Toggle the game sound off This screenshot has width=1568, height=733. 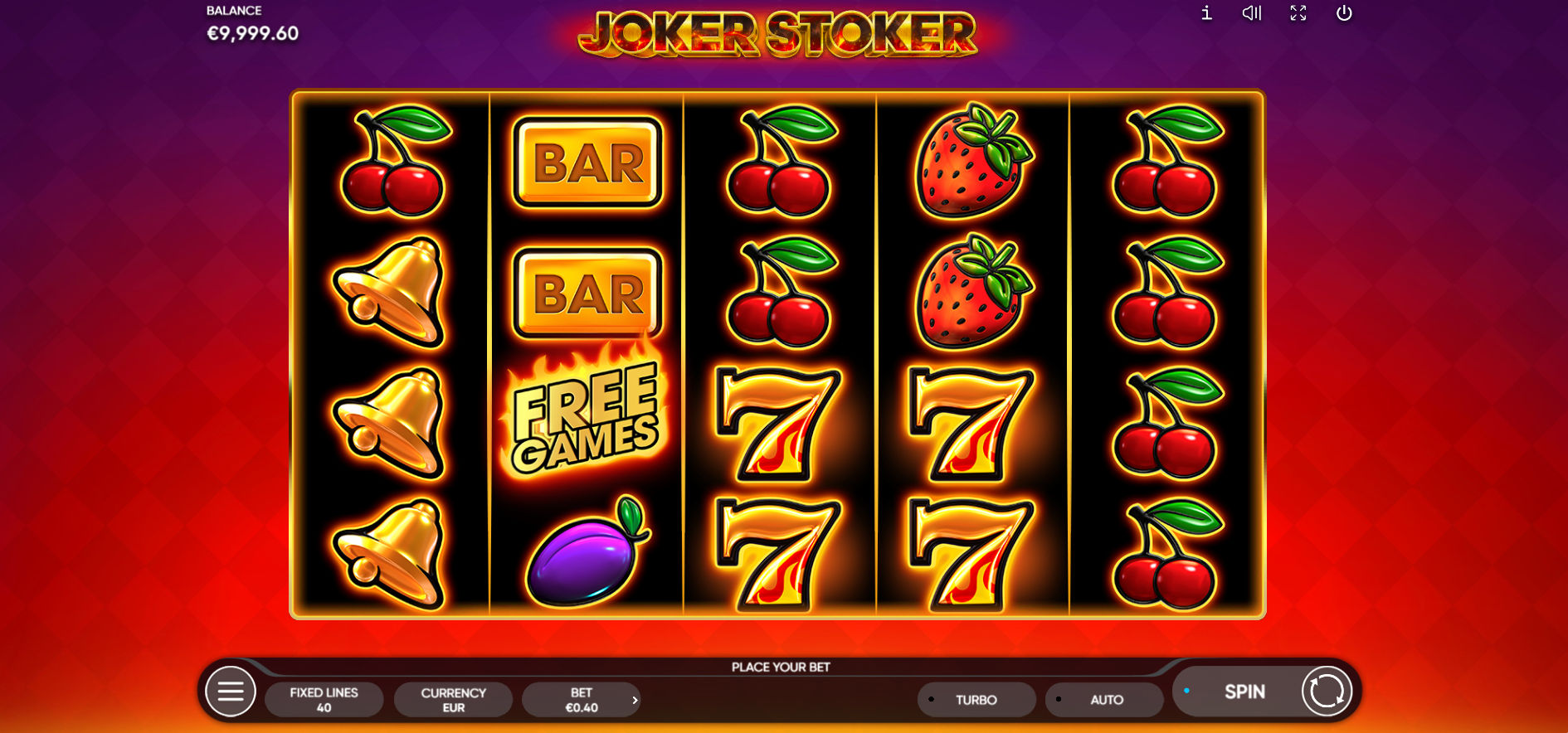point(1253,13)
